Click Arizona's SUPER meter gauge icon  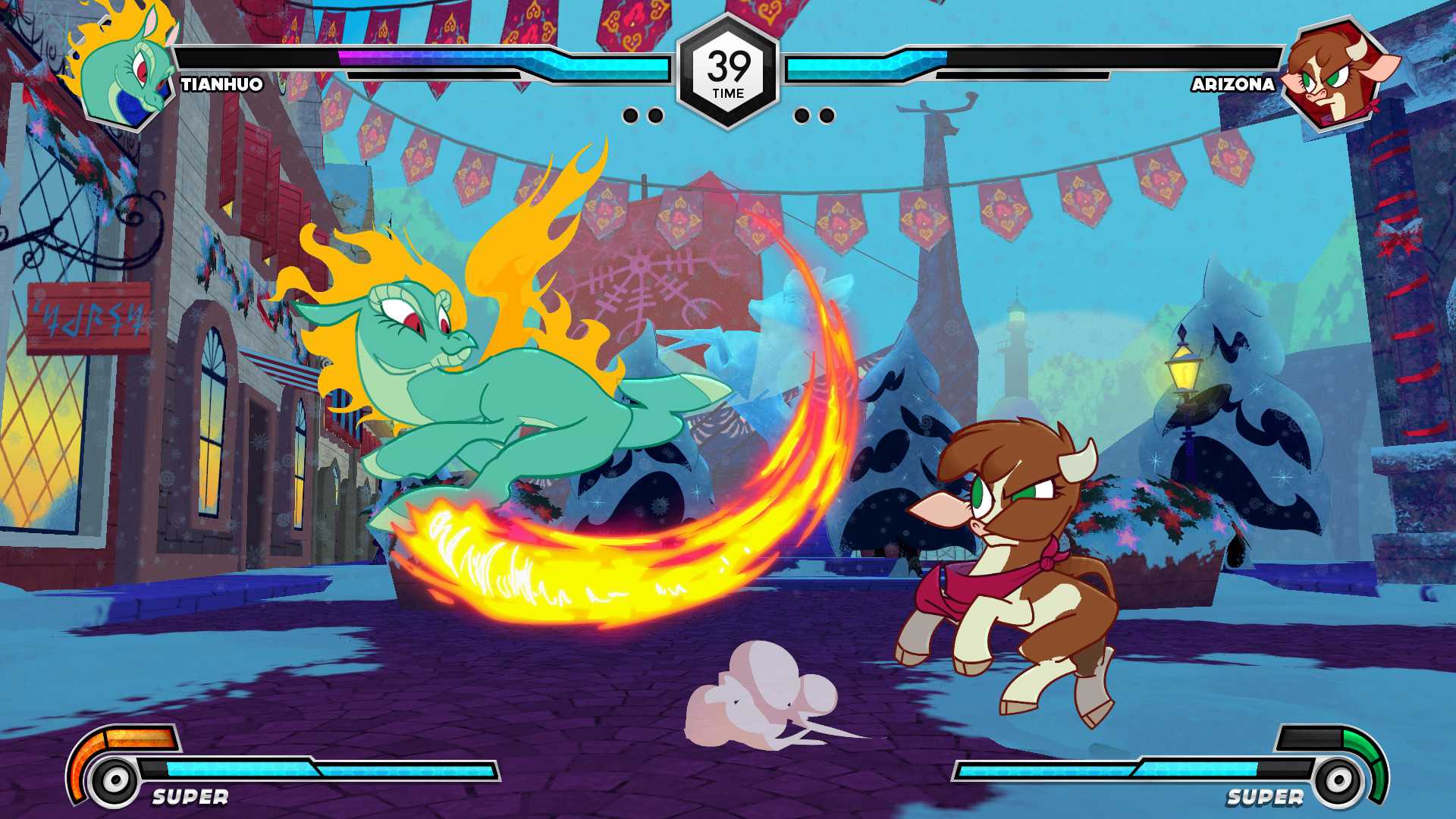[x=1338, y=777]
